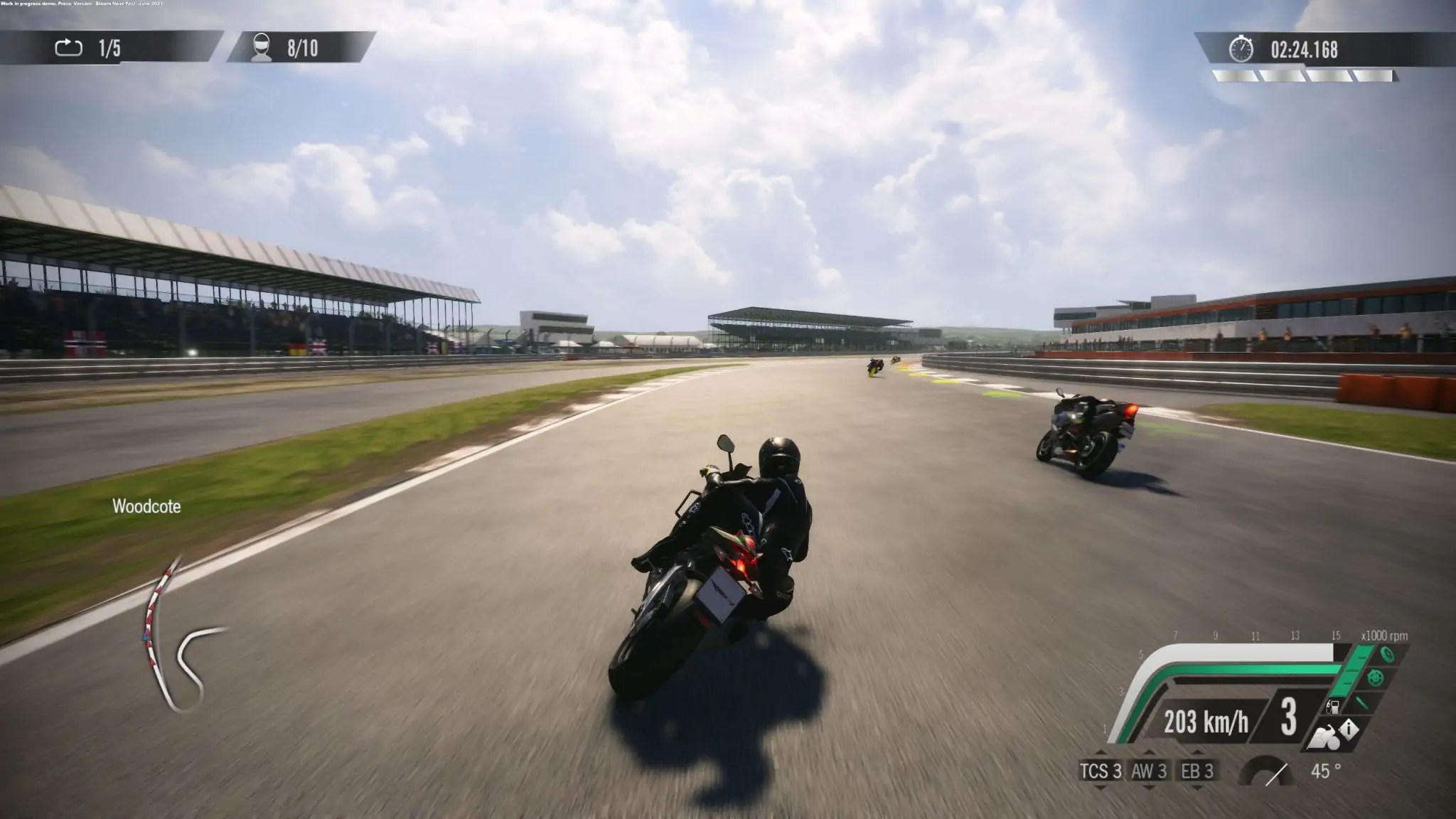Toggle the EB 3 engine brake indicator

point(1197,772)
